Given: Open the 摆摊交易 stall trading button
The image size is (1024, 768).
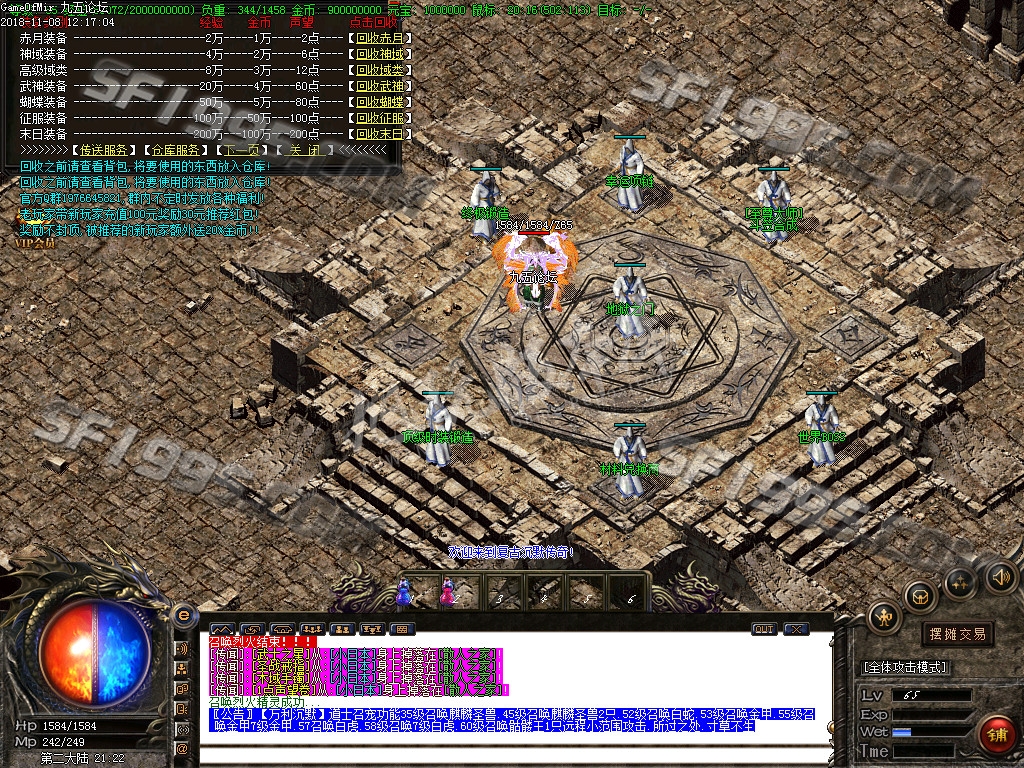Looking at the screenshot, I should [957, 634].
